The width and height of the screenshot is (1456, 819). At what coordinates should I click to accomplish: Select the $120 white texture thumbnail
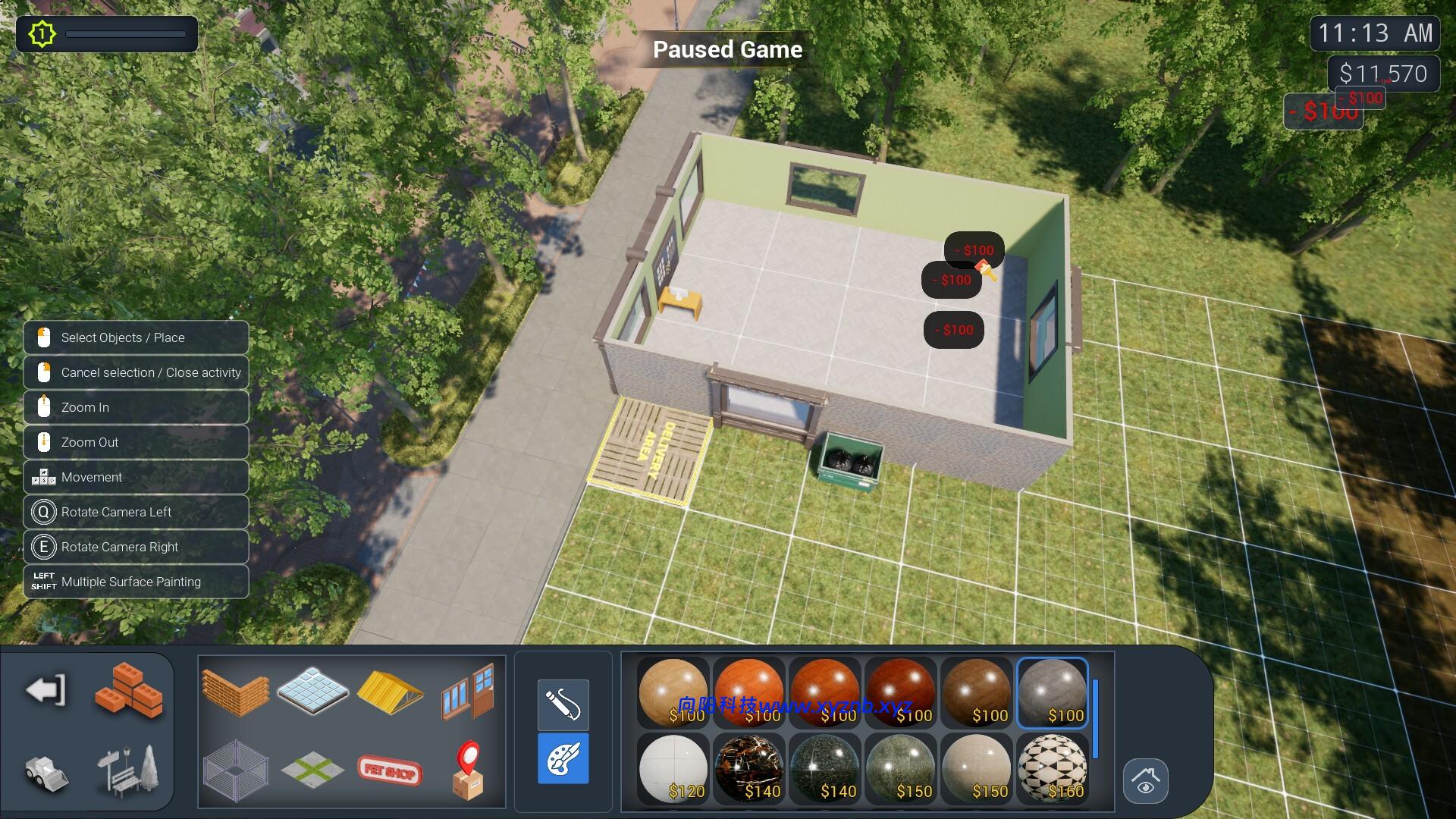(x=673, y=768)
